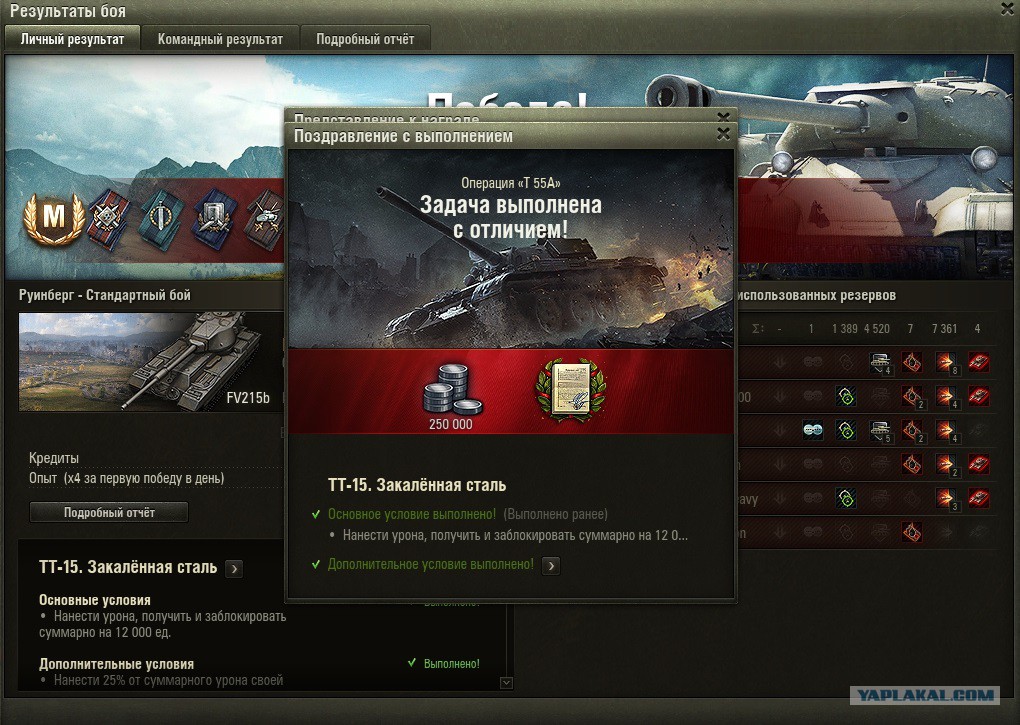Close the Представление к награде dialog behind
This screenshot has width=1020, height=725.
tap(723, 116)
